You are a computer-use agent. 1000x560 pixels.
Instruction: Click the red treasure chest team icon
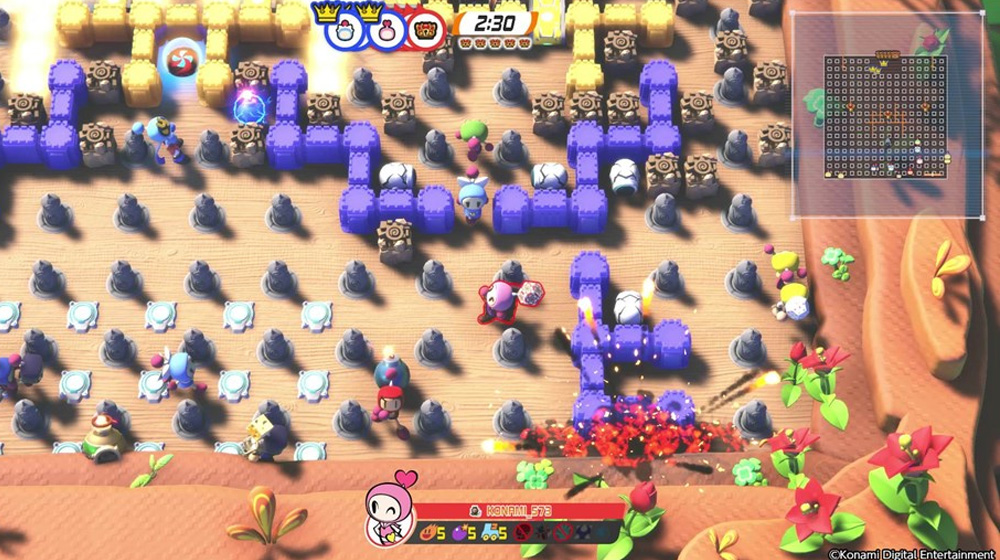(427, 28)
